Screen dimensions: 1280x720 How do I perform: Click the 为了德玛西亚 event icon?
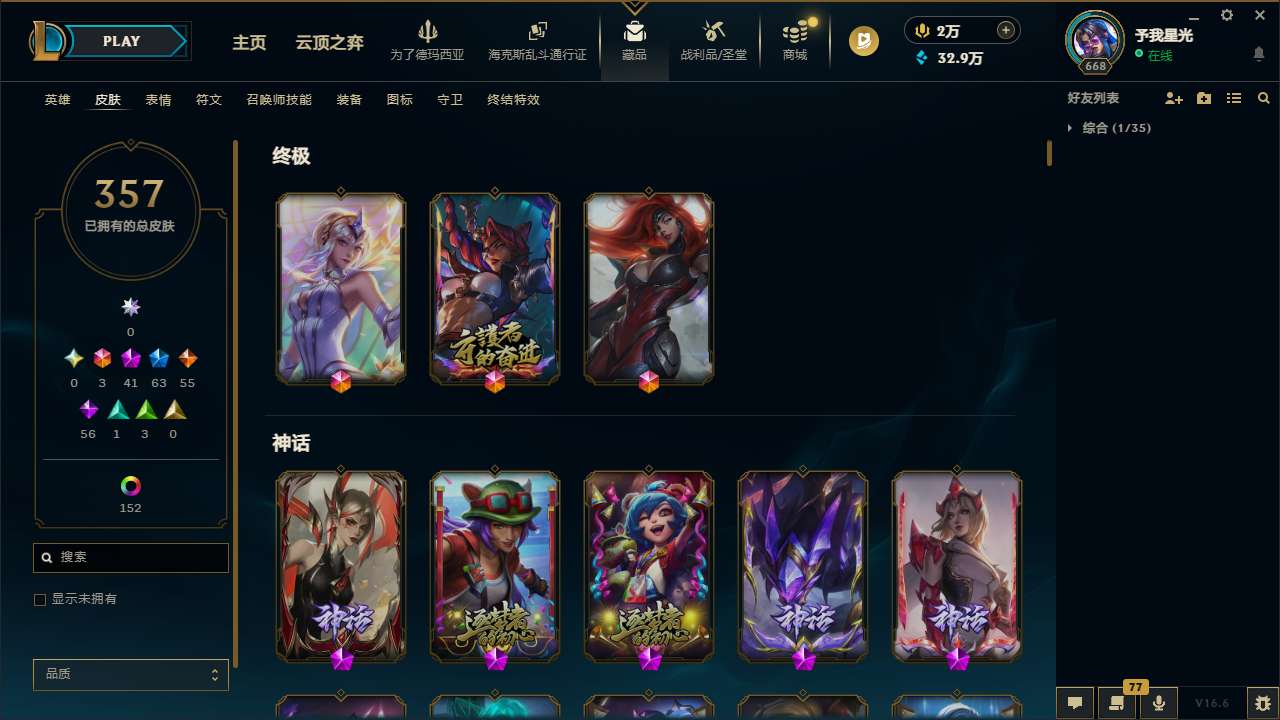[428, 40]
